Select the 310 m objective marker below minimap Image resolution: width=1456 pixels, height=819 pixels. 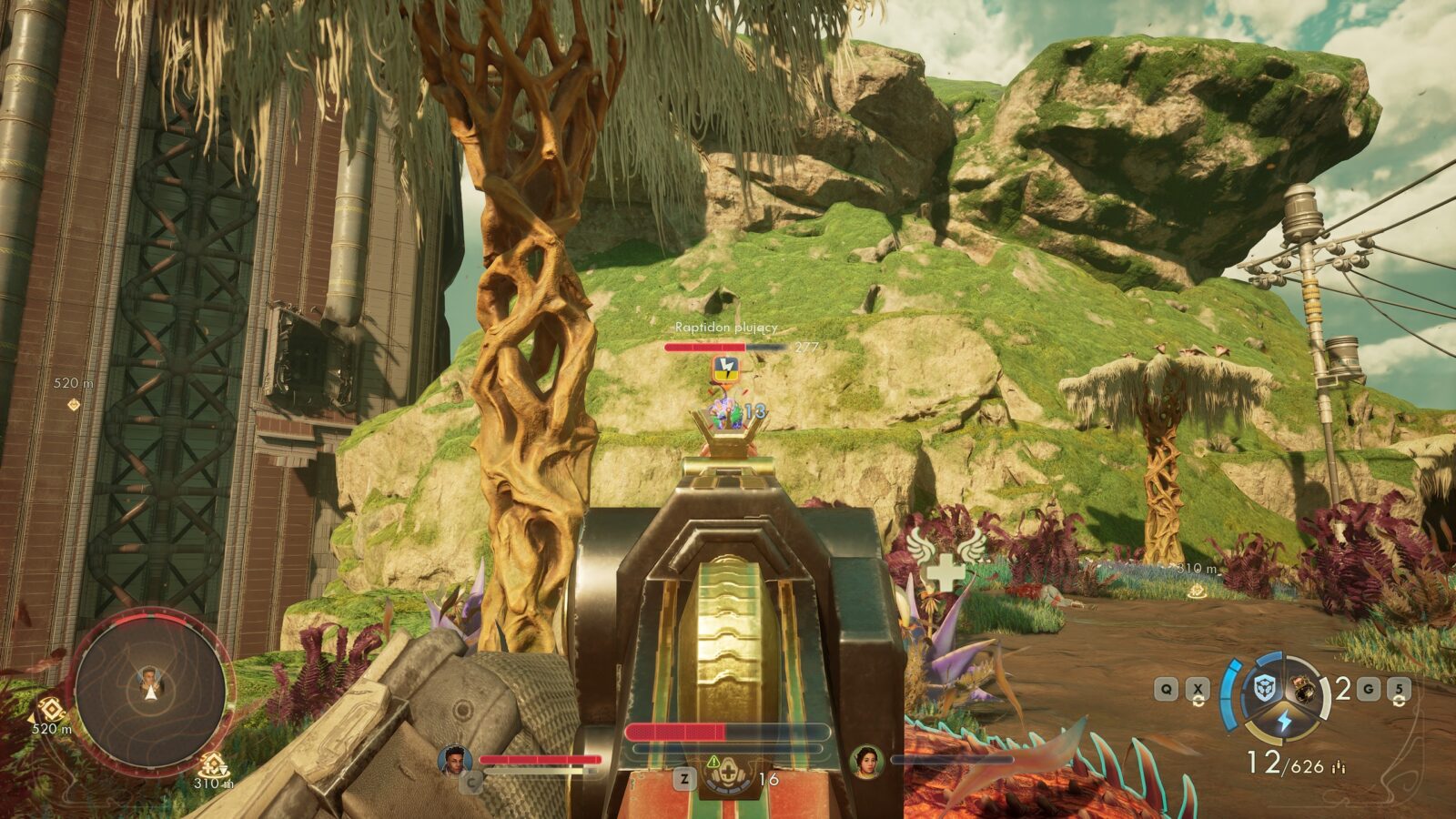(212, 765)
